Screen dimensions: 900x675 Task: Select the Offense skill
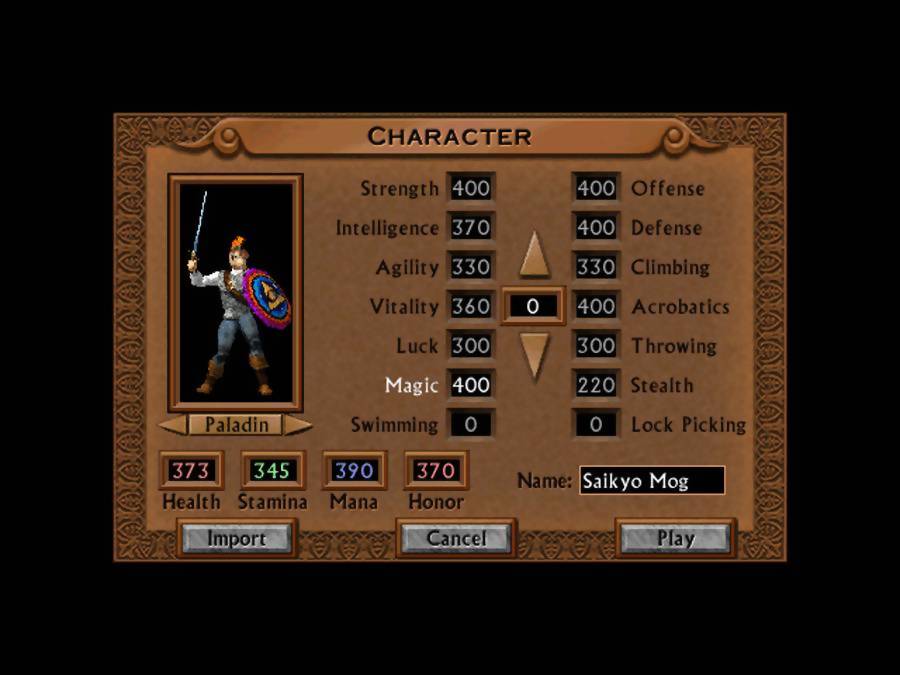pos(667,188)
